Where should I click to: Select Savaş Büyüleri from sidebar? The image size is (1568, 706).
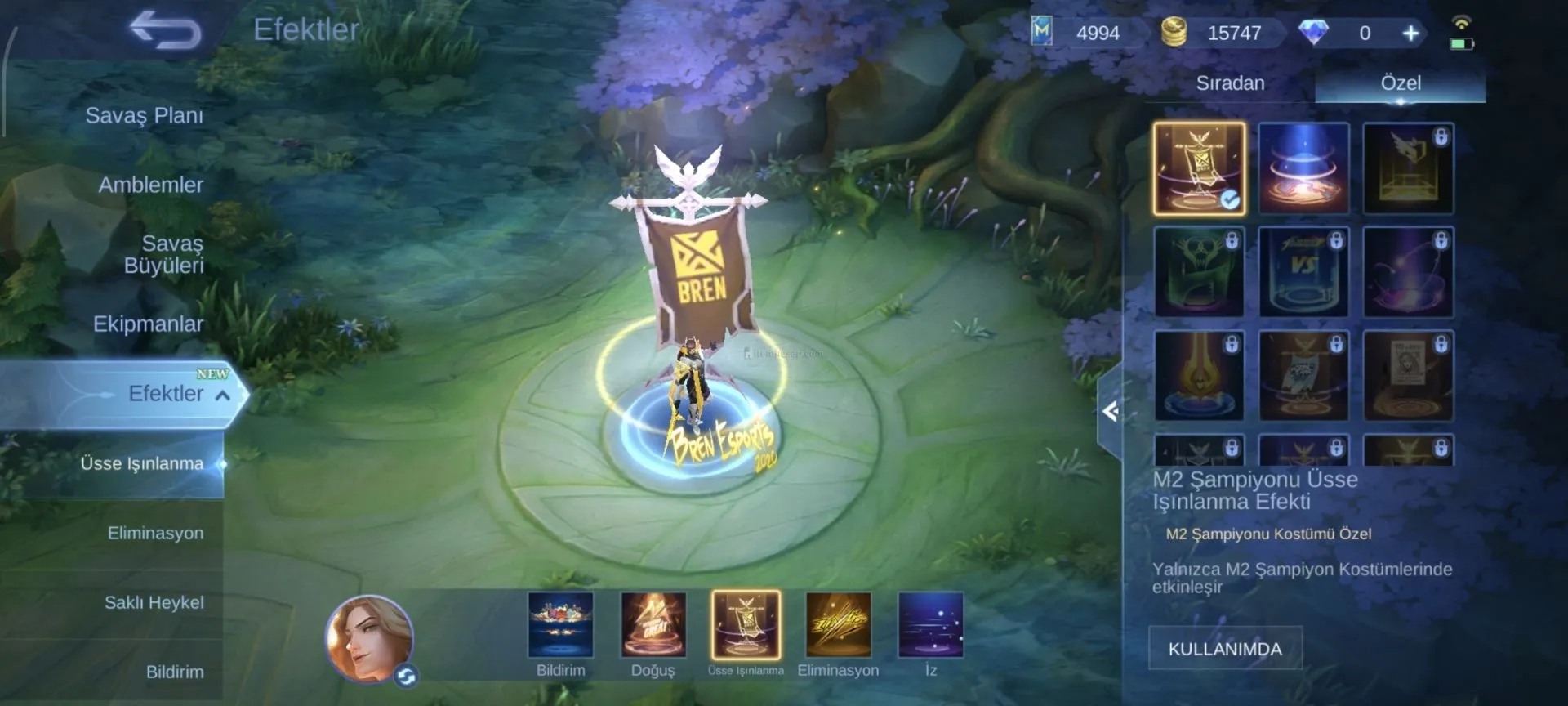click(x=163, y=254)
